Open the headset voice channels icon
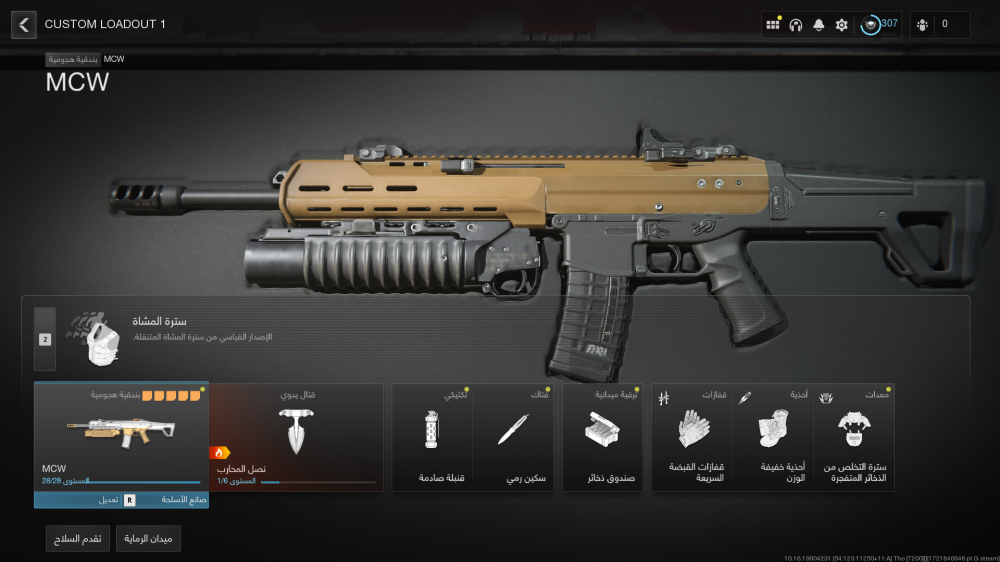 tap(796, 25)
